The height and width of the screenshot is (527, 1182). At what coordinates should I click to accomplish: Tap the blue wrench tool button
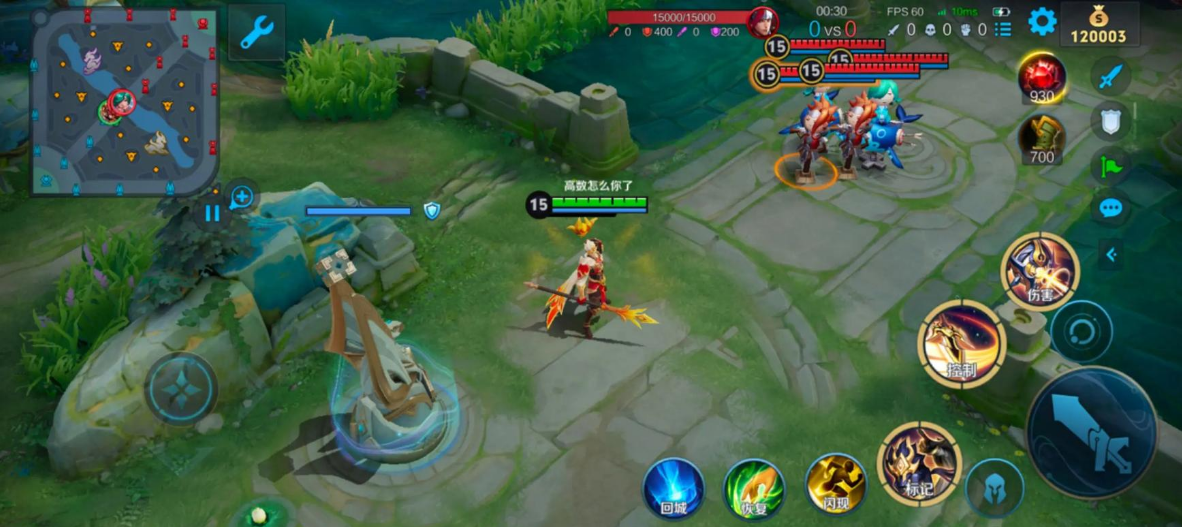click(x=256, y=32)
